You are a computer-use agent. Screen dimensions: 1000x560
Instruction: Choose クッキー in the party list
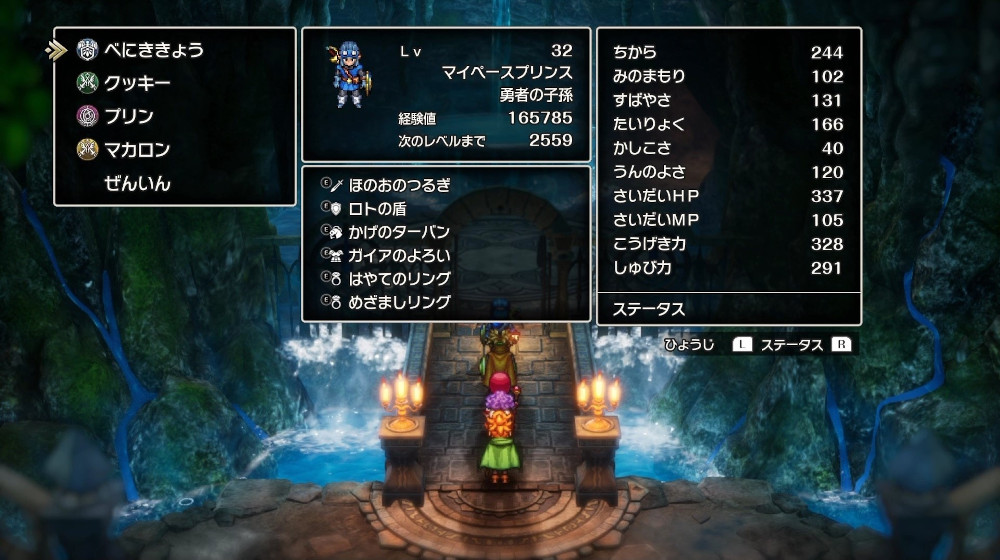pyautogui.click(x=137, y=83)
